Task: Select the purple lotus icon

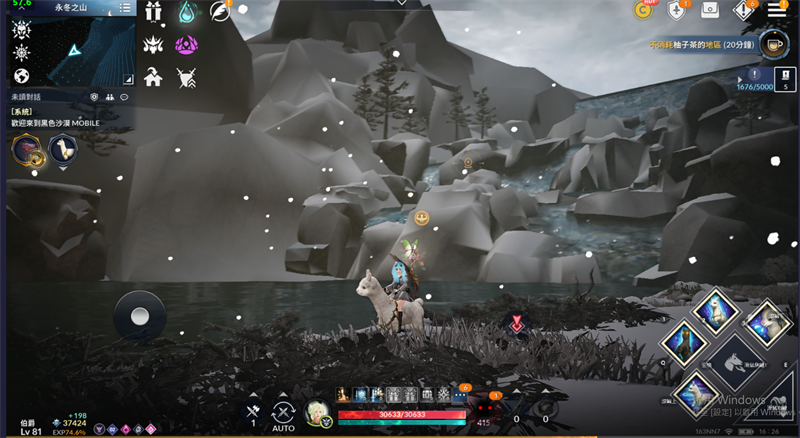Action: tap(187, 45)
